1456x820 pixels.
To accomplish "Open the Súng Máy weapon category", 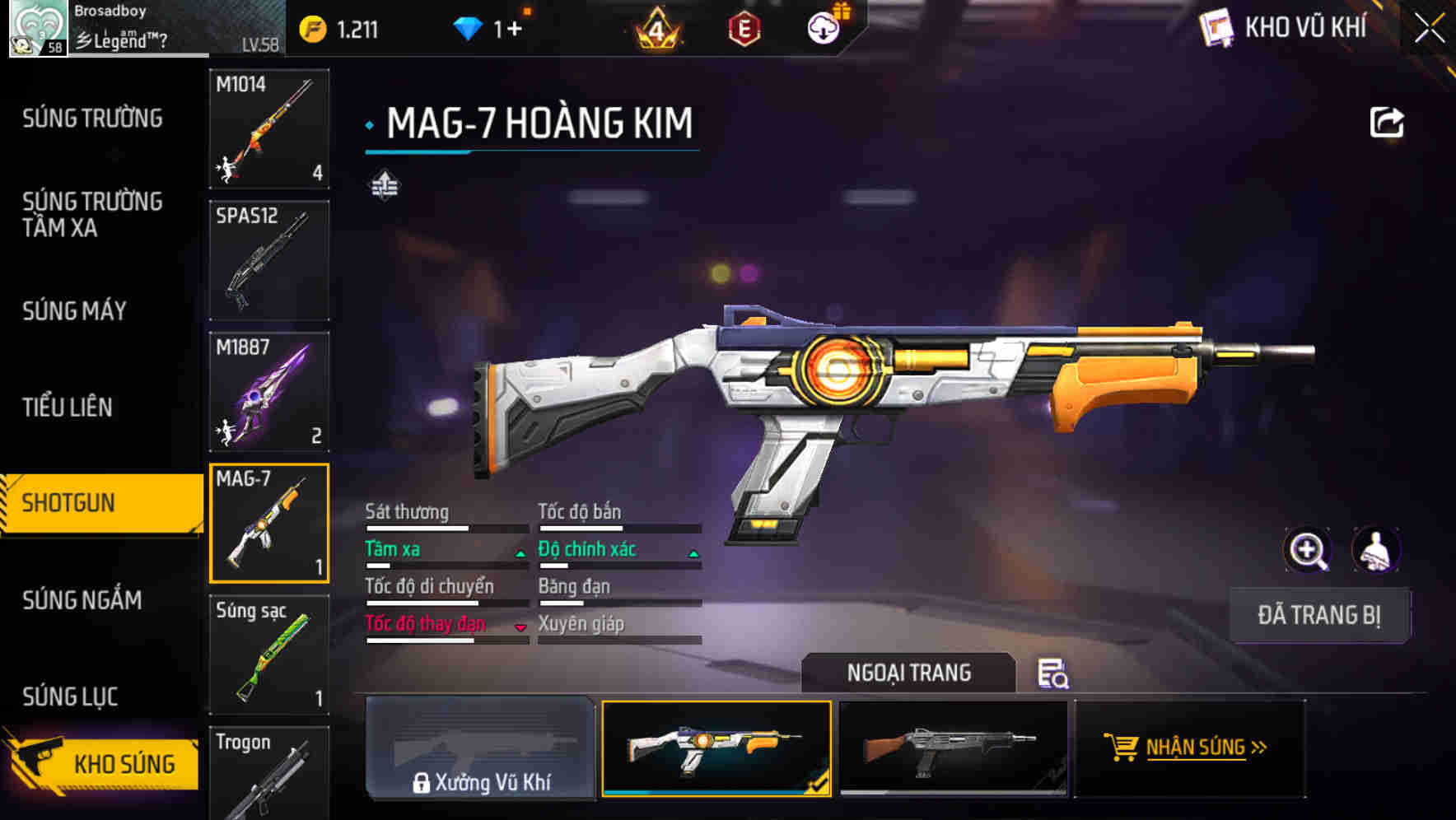I will [74, 310].
